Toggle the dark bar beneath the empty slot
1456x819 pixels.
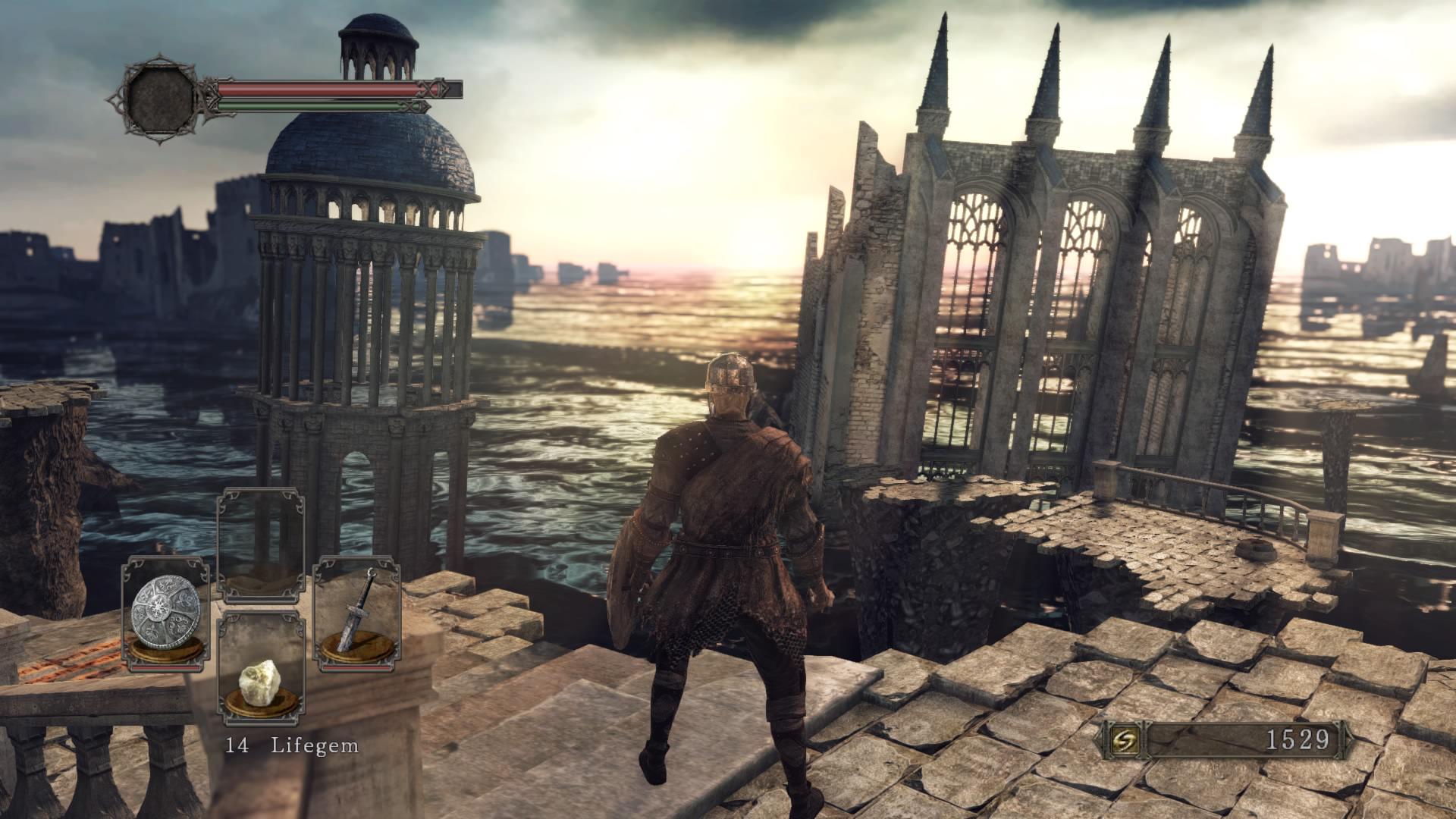click(261, 598)
